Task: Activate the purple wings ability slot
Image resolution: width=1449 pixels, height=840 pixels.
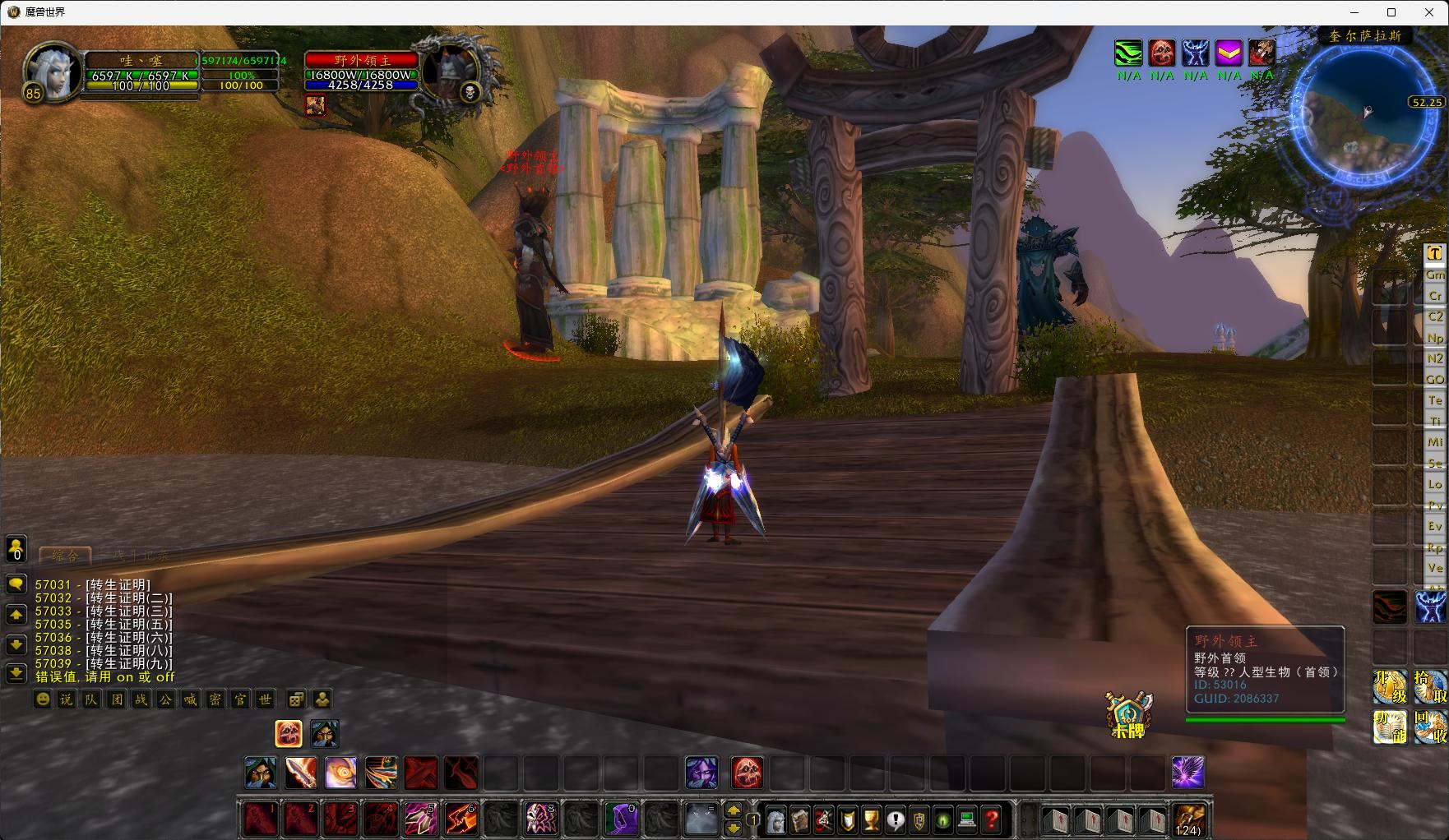Action: coord(1187,773)
